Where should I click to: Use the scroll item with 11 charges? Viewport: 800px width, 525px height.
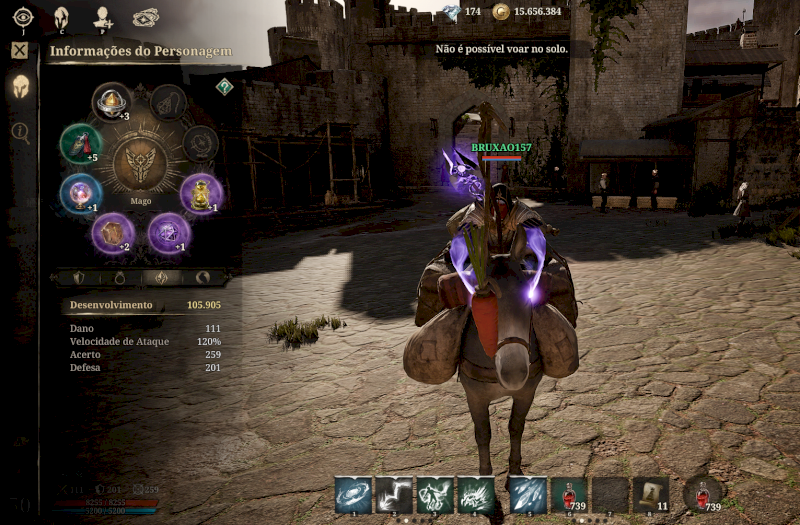point(650,495)
